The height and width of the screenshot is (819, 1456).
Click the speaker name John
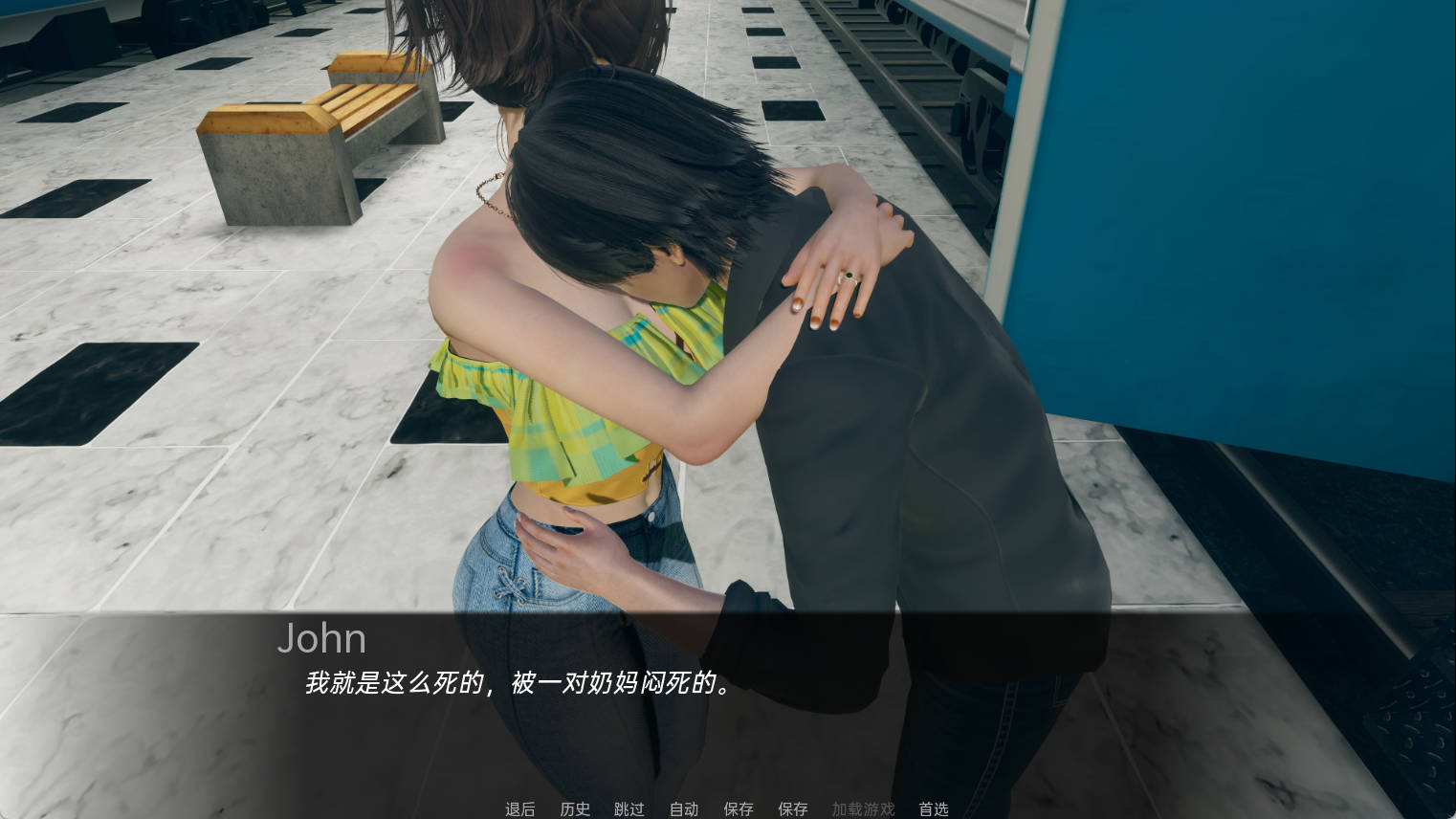[321, 638]
